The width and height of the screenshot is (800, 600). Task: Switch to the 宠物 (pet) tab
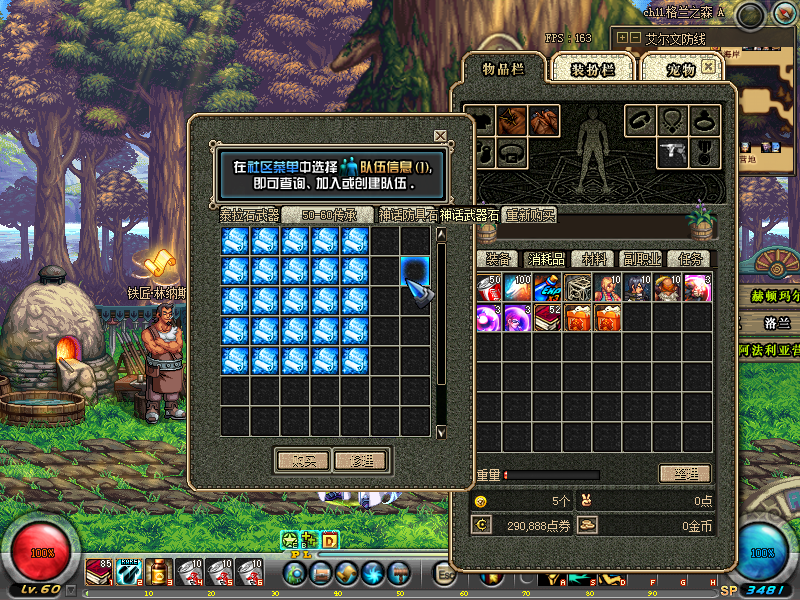pos(672,69)
